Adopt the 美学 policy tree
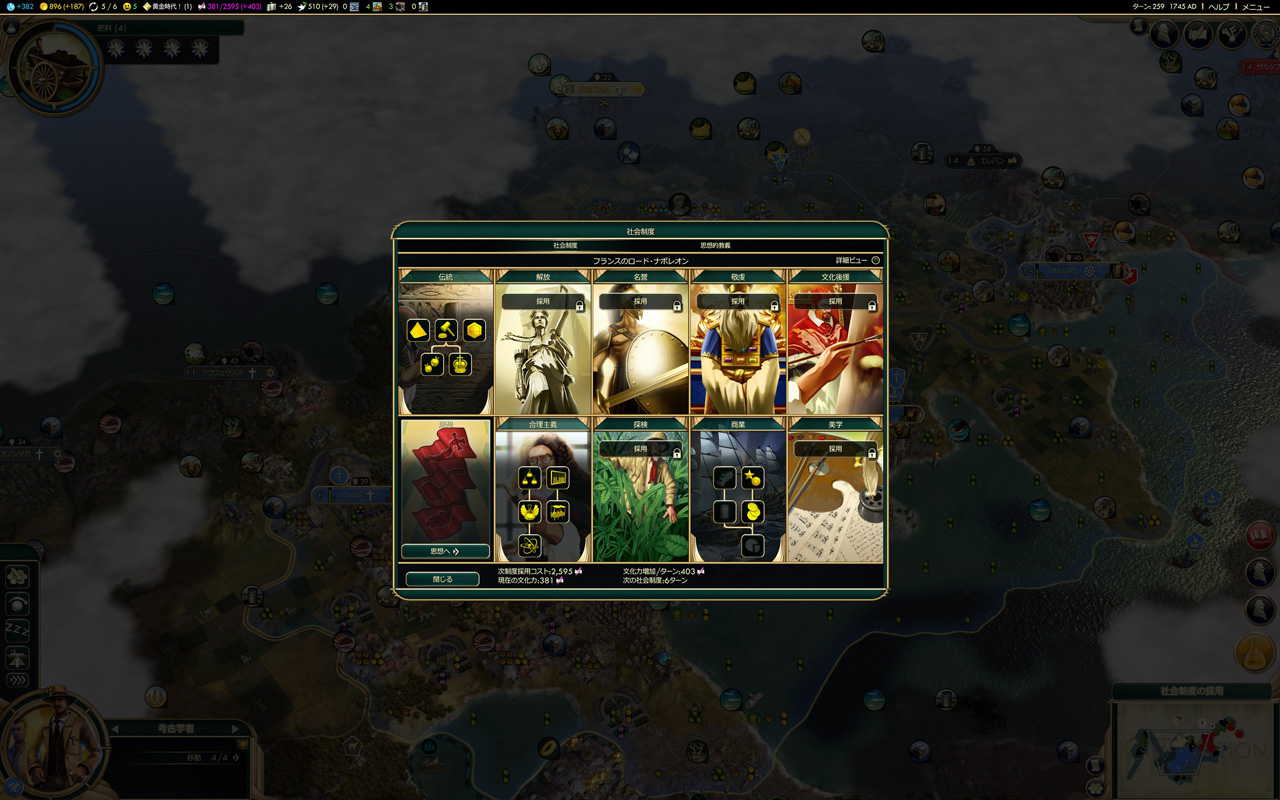 (x=835, y=449)
